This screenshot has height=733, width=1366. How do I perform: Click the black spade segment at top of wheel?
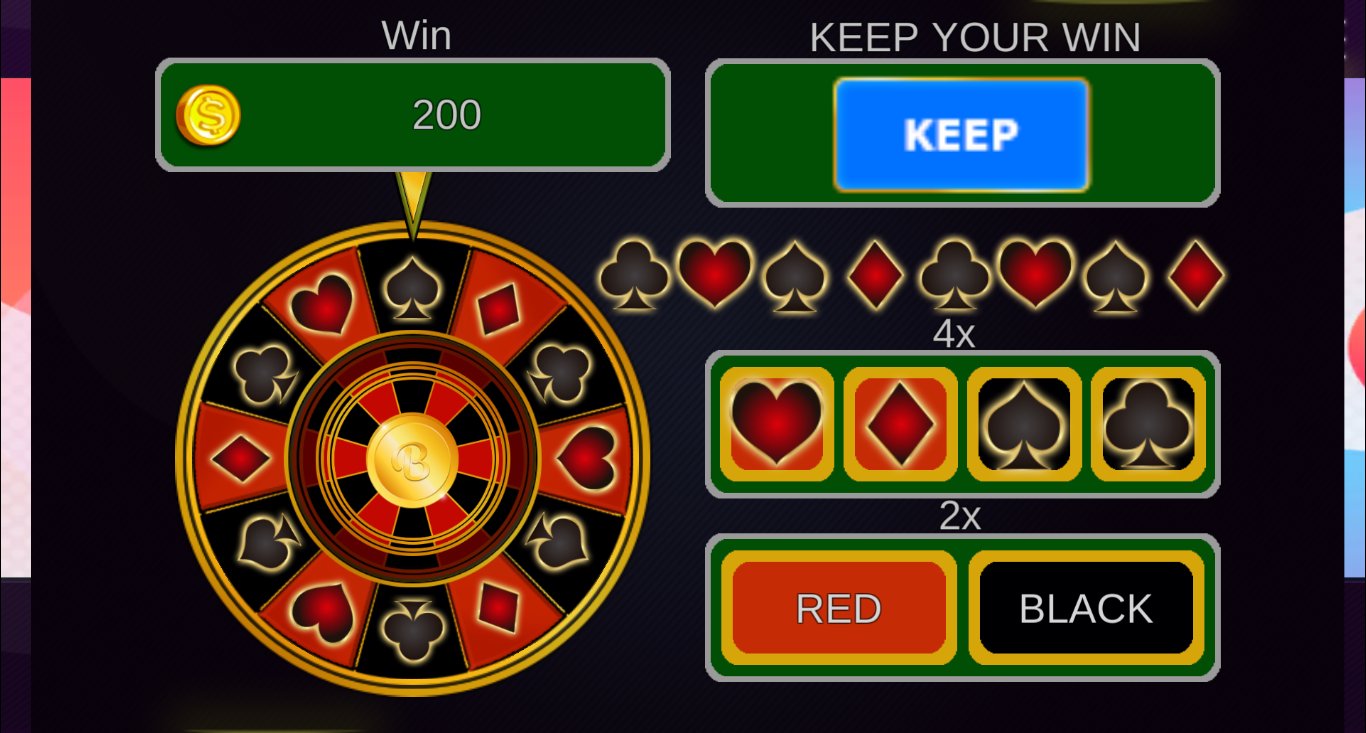(412, 290)
